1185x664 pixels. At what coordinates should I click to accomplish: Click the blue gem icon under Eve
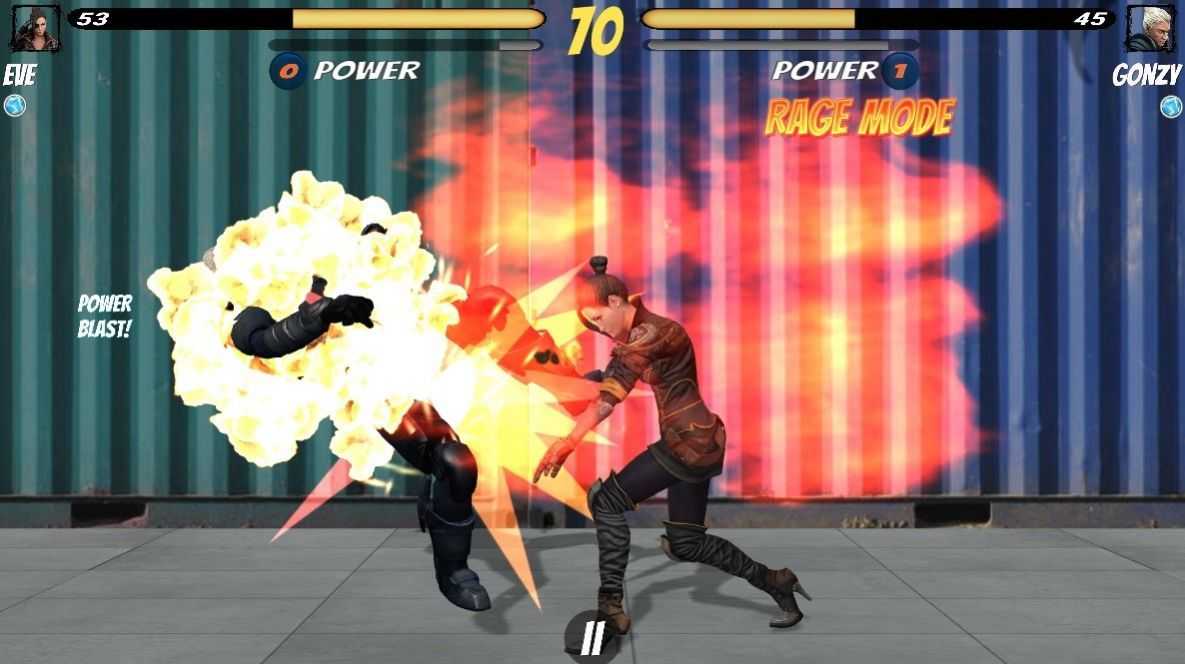(x=15, y=106)
